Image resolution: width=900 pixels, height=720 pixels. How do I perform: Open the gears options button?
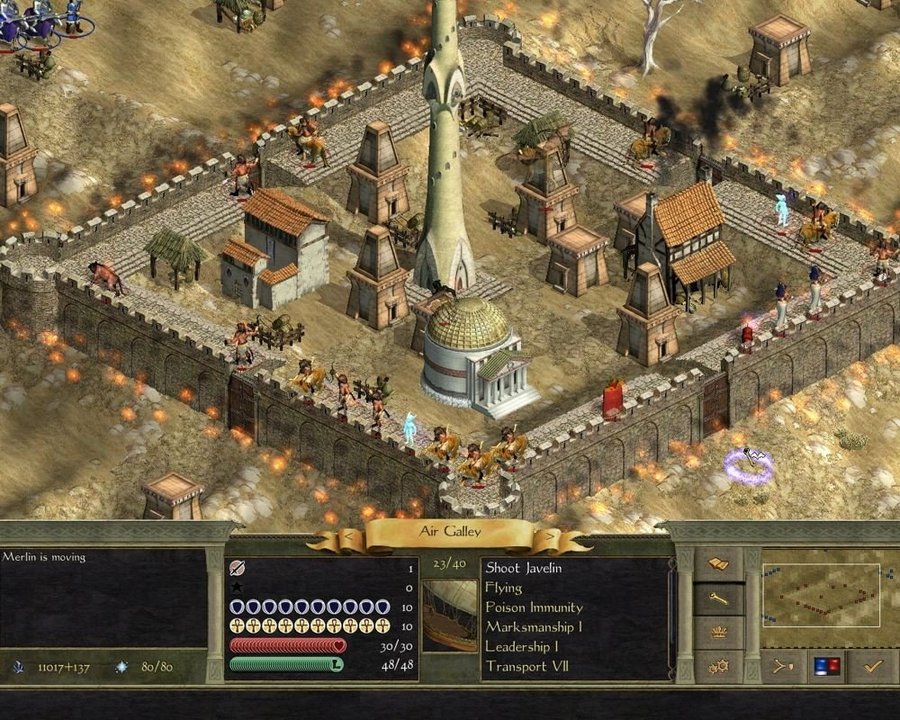[719, 665]
